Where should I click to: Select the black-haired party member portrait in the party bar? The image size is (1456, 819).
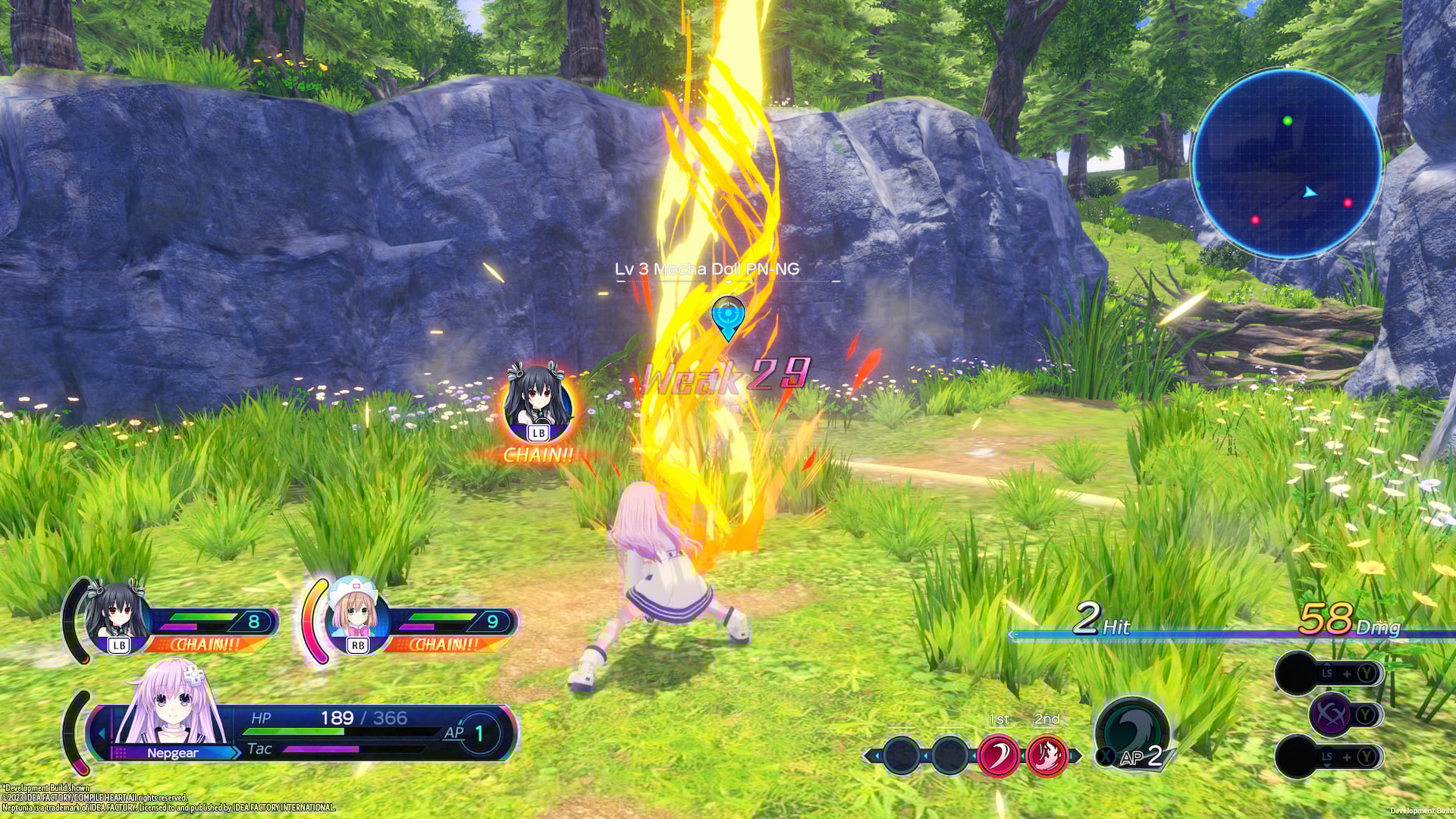tap(116, 616)
